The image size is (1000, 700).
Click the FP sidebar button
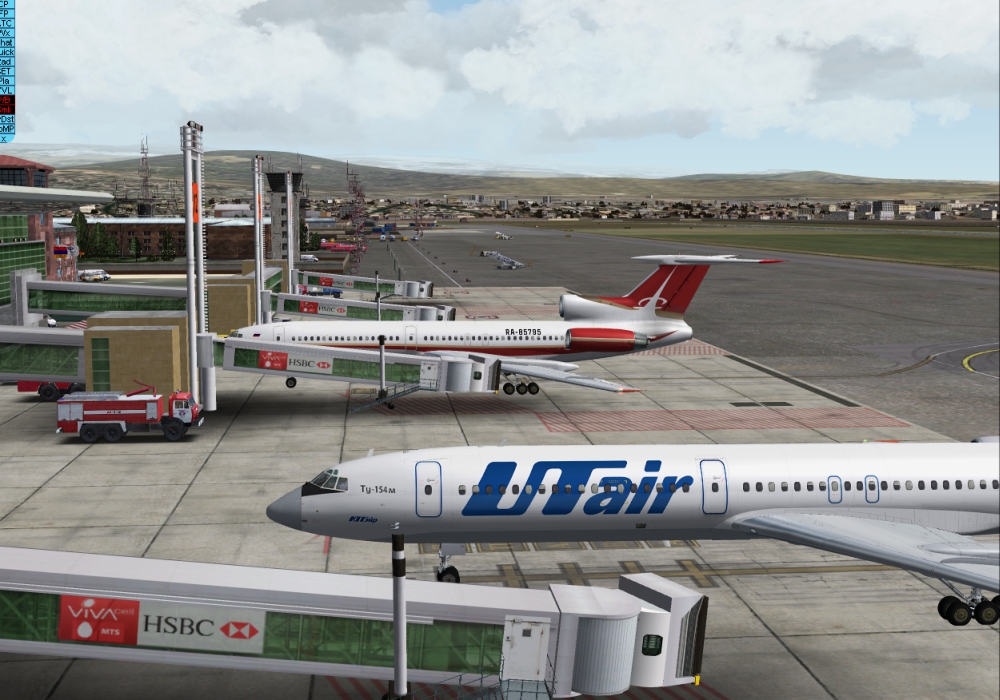tap(7, 13)
